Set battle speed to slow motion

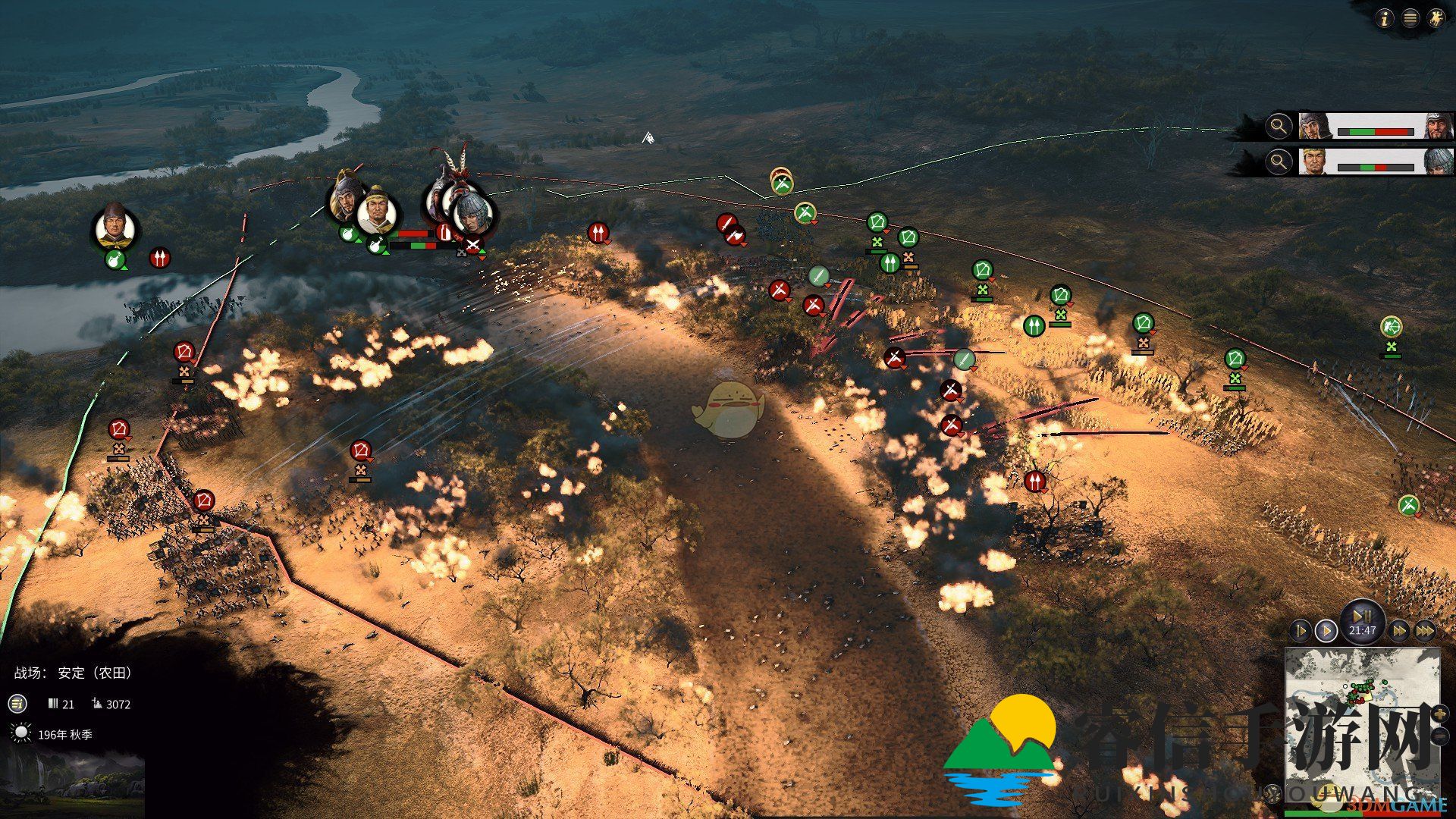tap(1300, 630)
